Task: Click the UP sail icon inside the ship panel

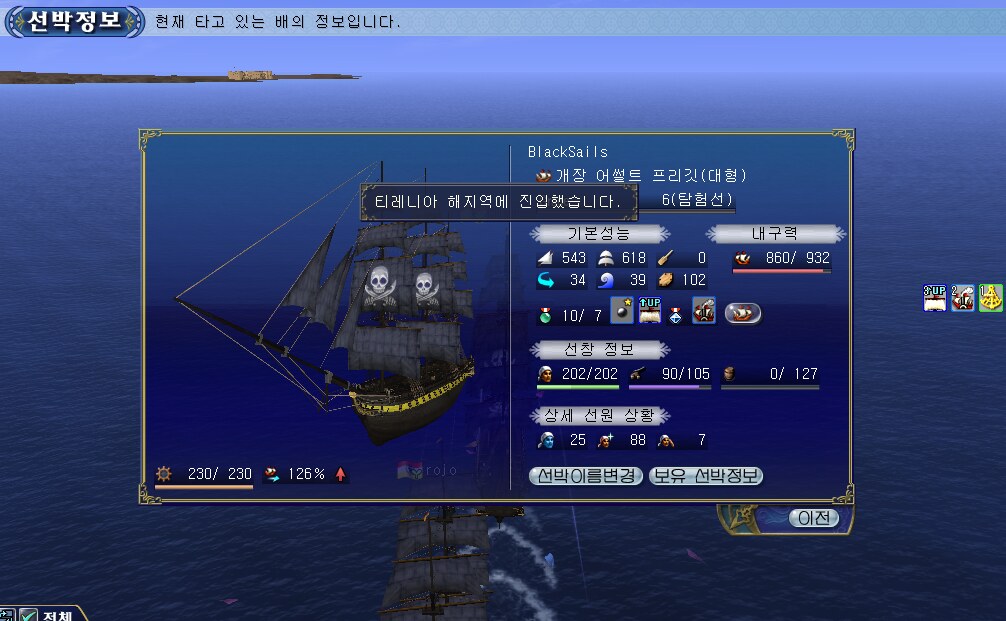Action: (x=650, y=311)
